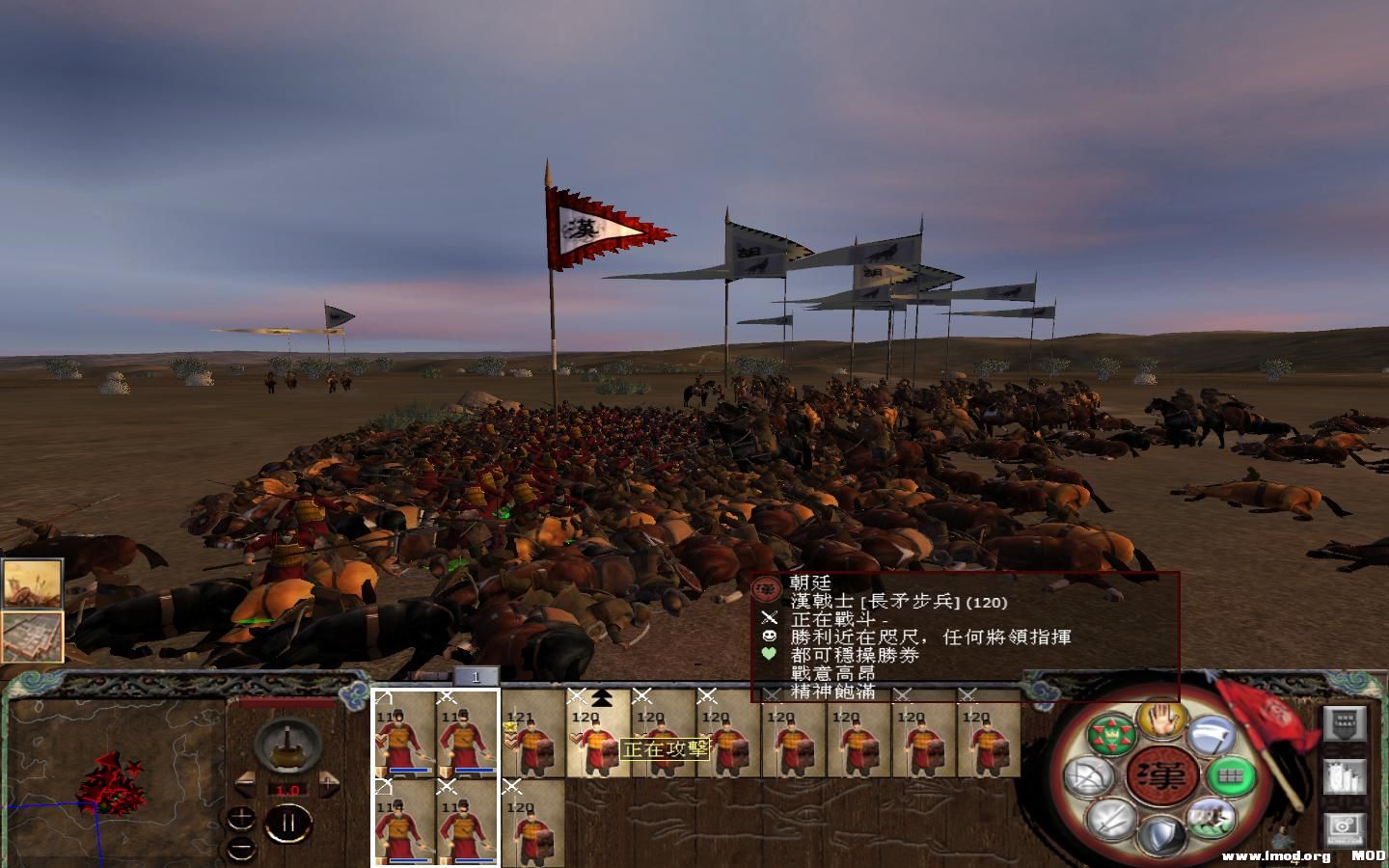Zoom in the minimap with the plus button
1389x868 pixels.
[242, 819]
